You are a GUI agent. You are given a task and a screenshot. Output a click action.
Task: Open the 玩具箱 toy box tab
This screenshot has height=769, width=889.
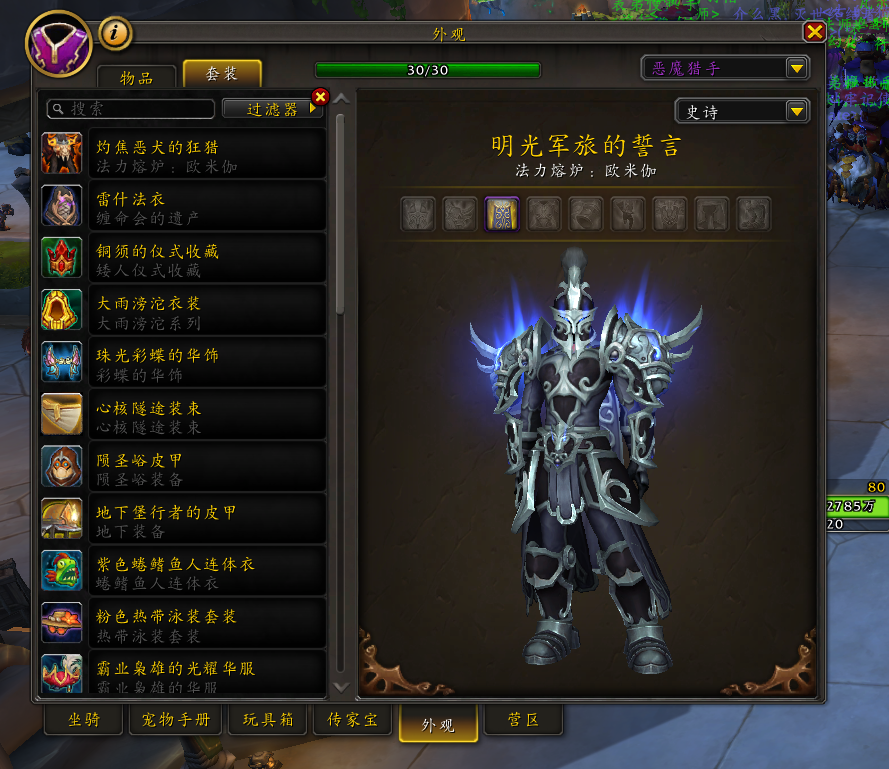coord(267,720)
